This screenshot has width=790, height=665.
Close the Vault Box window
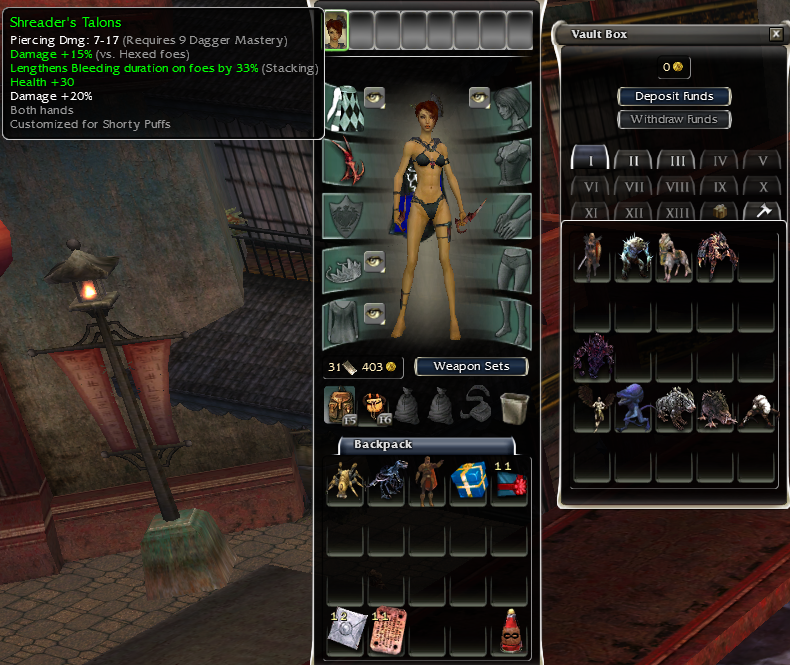776,34
